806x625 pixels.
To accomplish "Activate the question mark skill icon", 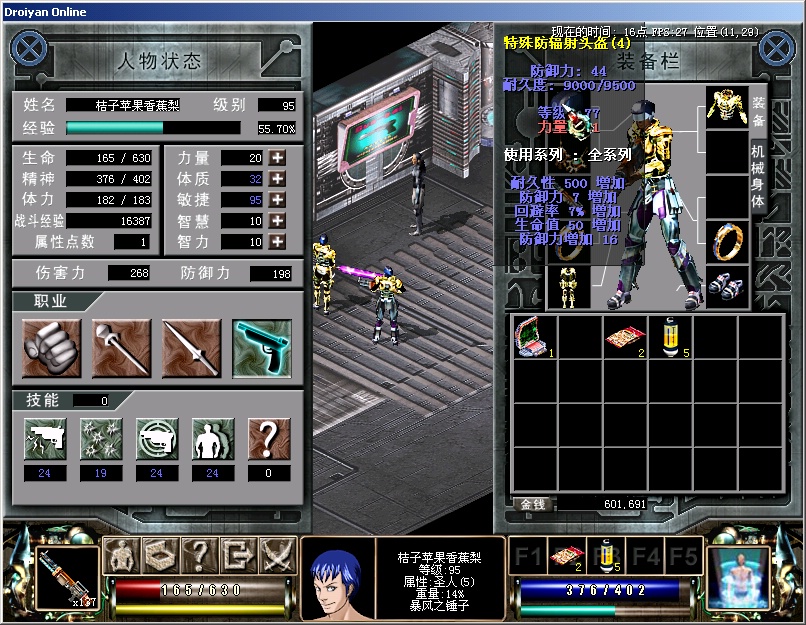I will point(269,439).
